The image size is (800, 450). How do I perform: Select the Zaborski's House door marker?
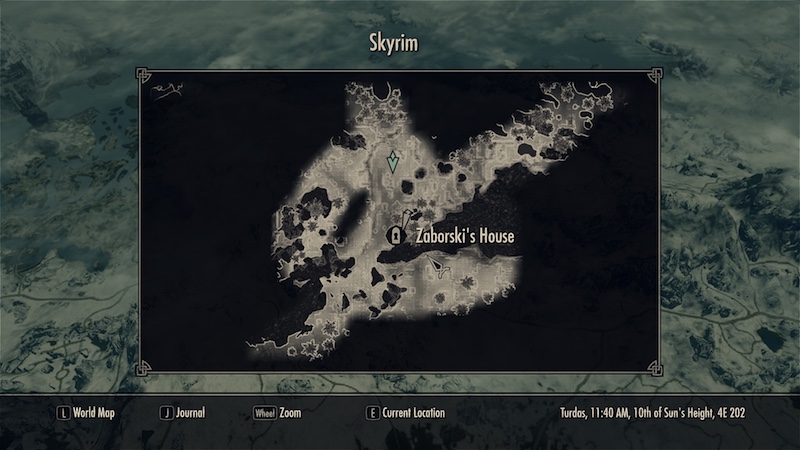395,237
